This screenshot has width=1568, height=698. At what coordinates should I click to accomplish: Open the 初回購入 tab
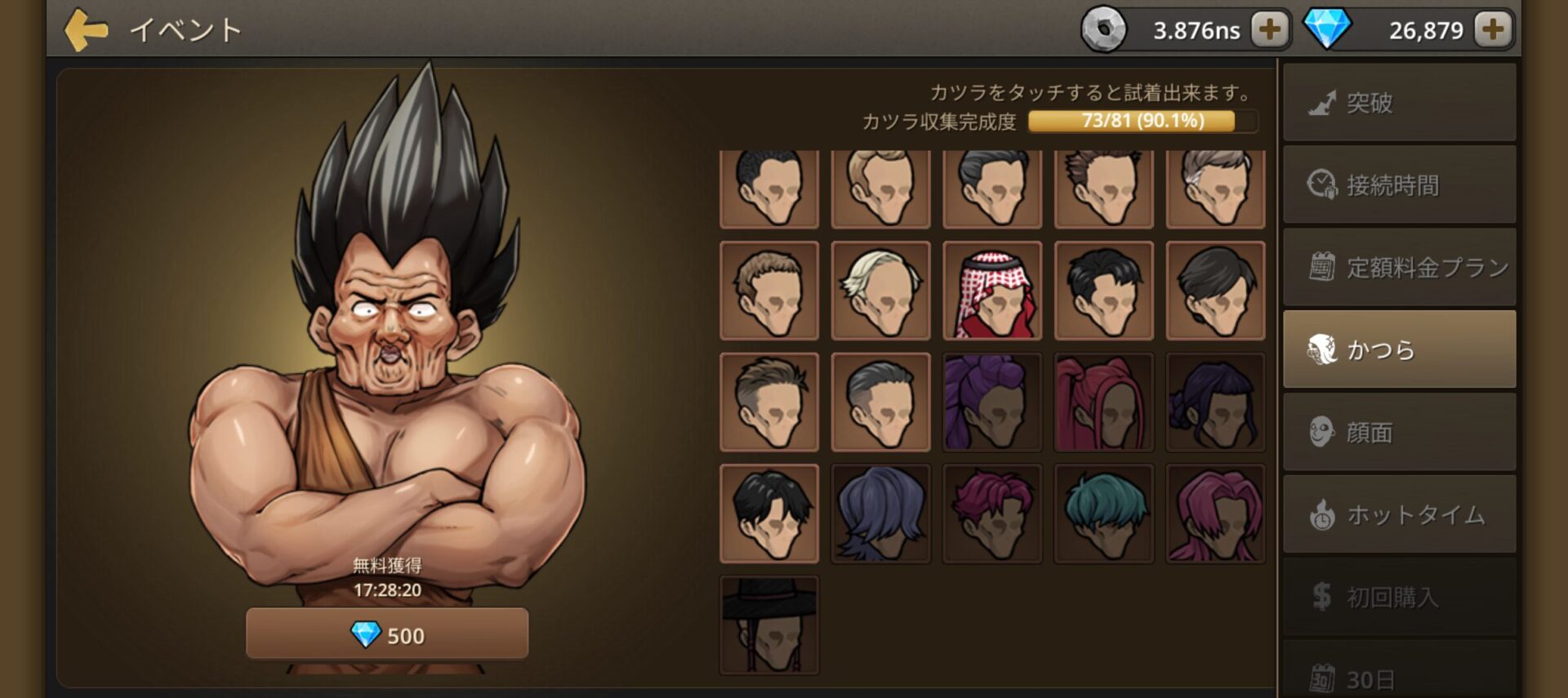click(x=1399, y=597)
